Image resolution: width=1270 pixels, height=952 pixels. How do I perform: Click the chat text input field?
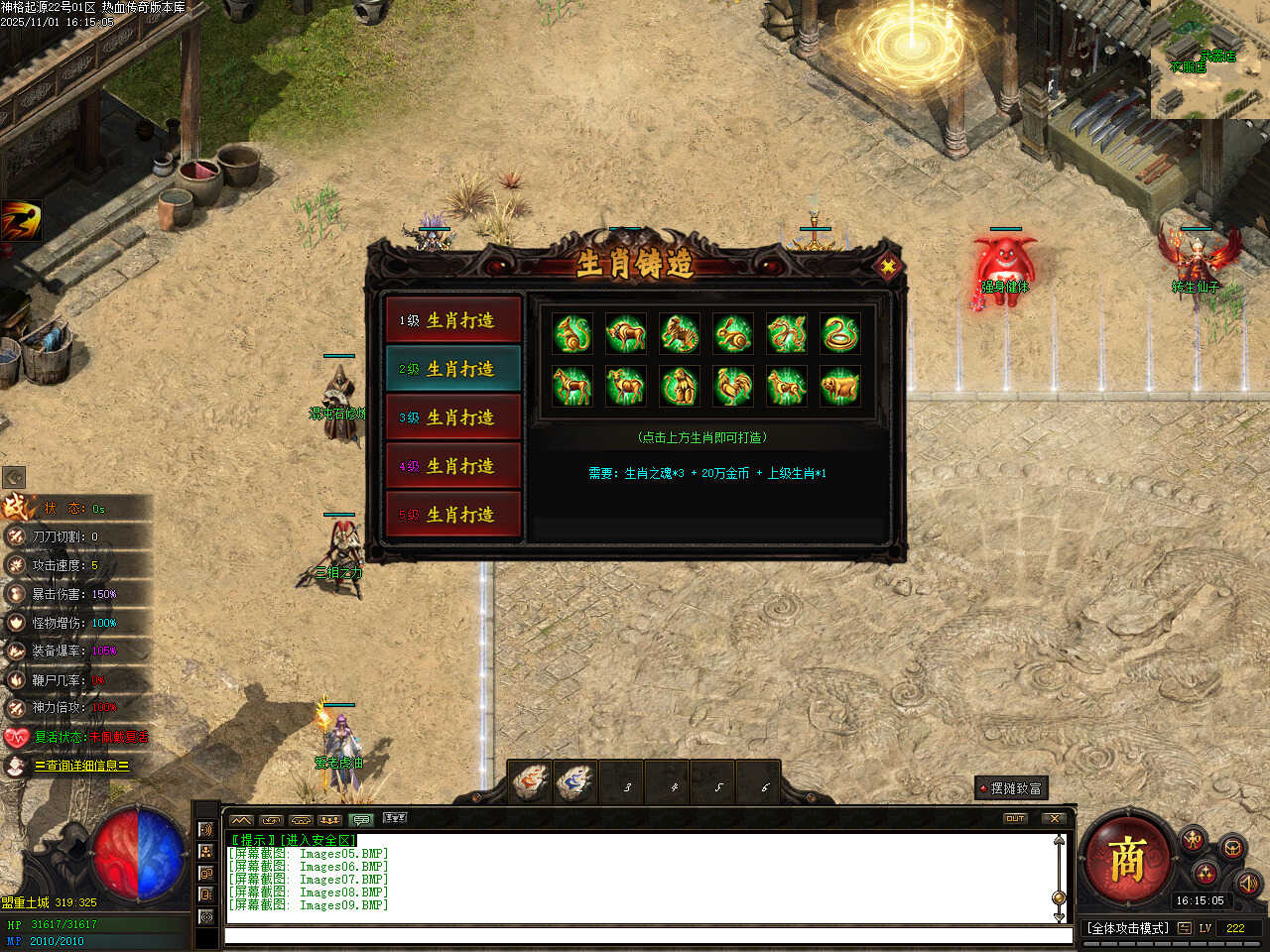click(645, 935)
